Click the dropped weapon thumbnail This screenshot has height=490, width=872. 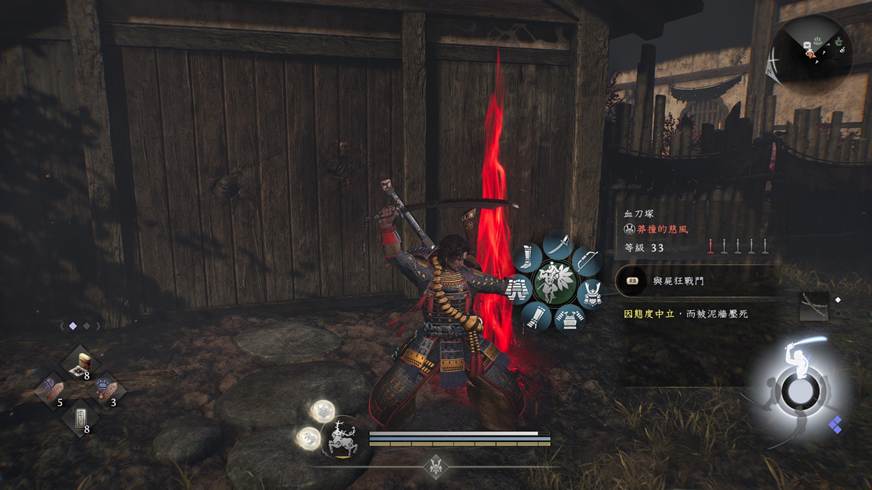pyautogui.click(x=814, y=307)
